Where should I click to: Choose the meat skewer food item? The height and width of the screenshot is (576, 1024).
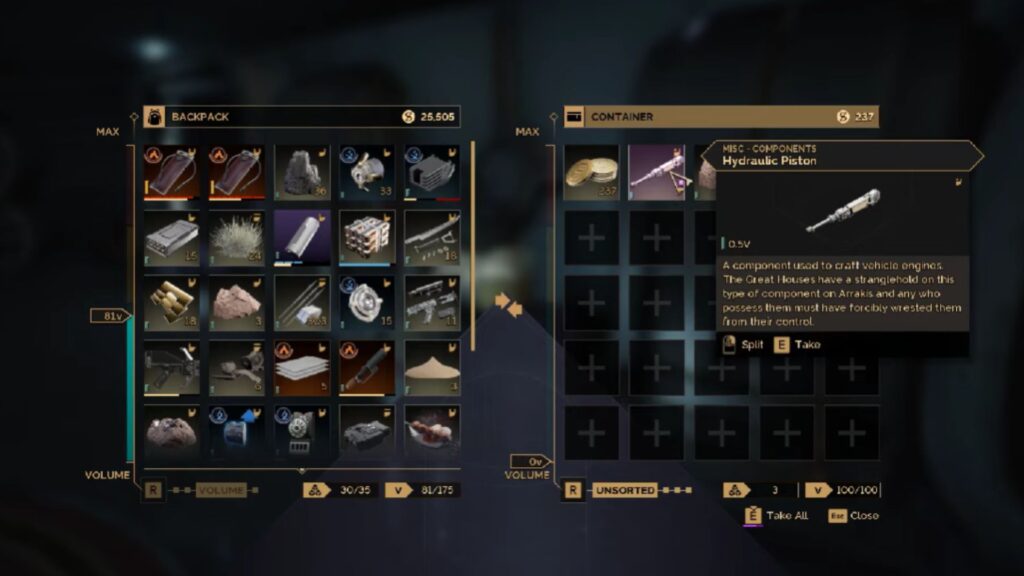pos(432,431)
